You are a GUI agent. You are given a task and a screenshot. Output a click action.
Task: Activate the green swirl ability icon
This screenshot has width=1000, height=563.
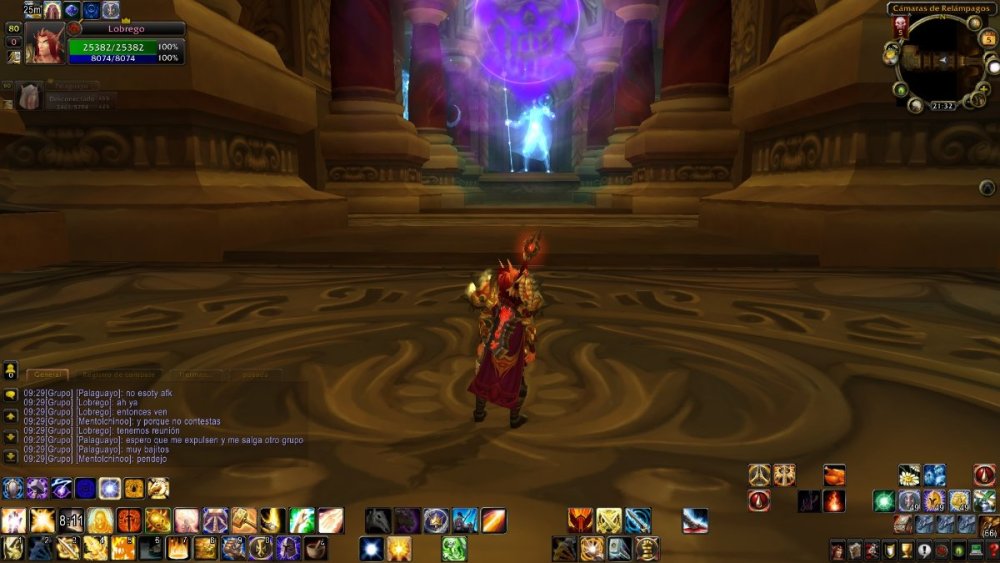click(x=454, y=547)
